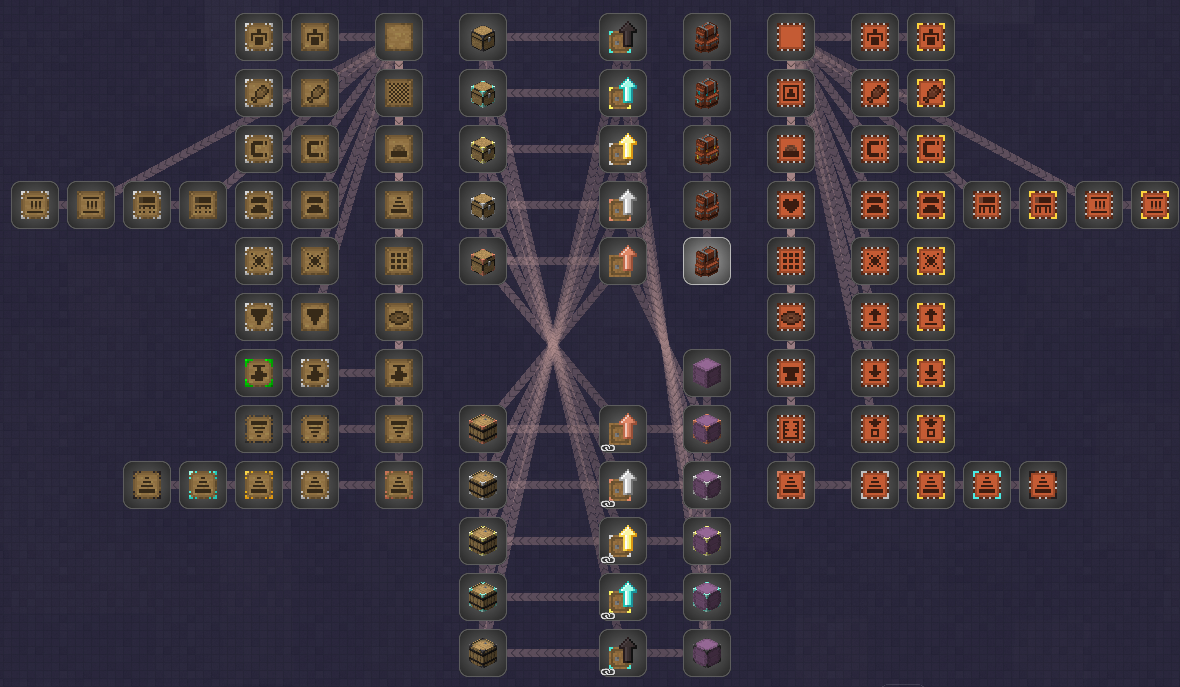This screenshot has width=1180, height=687.
Task: Choose the orange stack upgrade with cyan corners
Action: click(x=987, y=485)
